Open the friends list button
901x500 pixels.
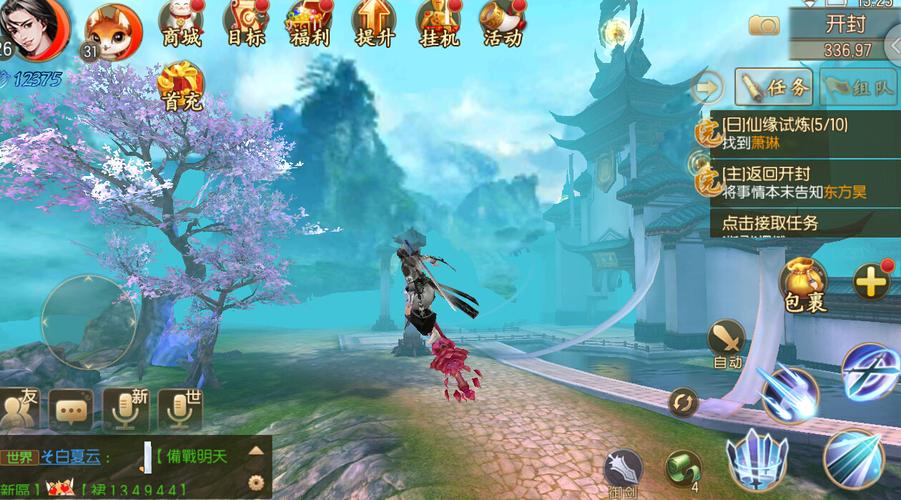(20, 408)
